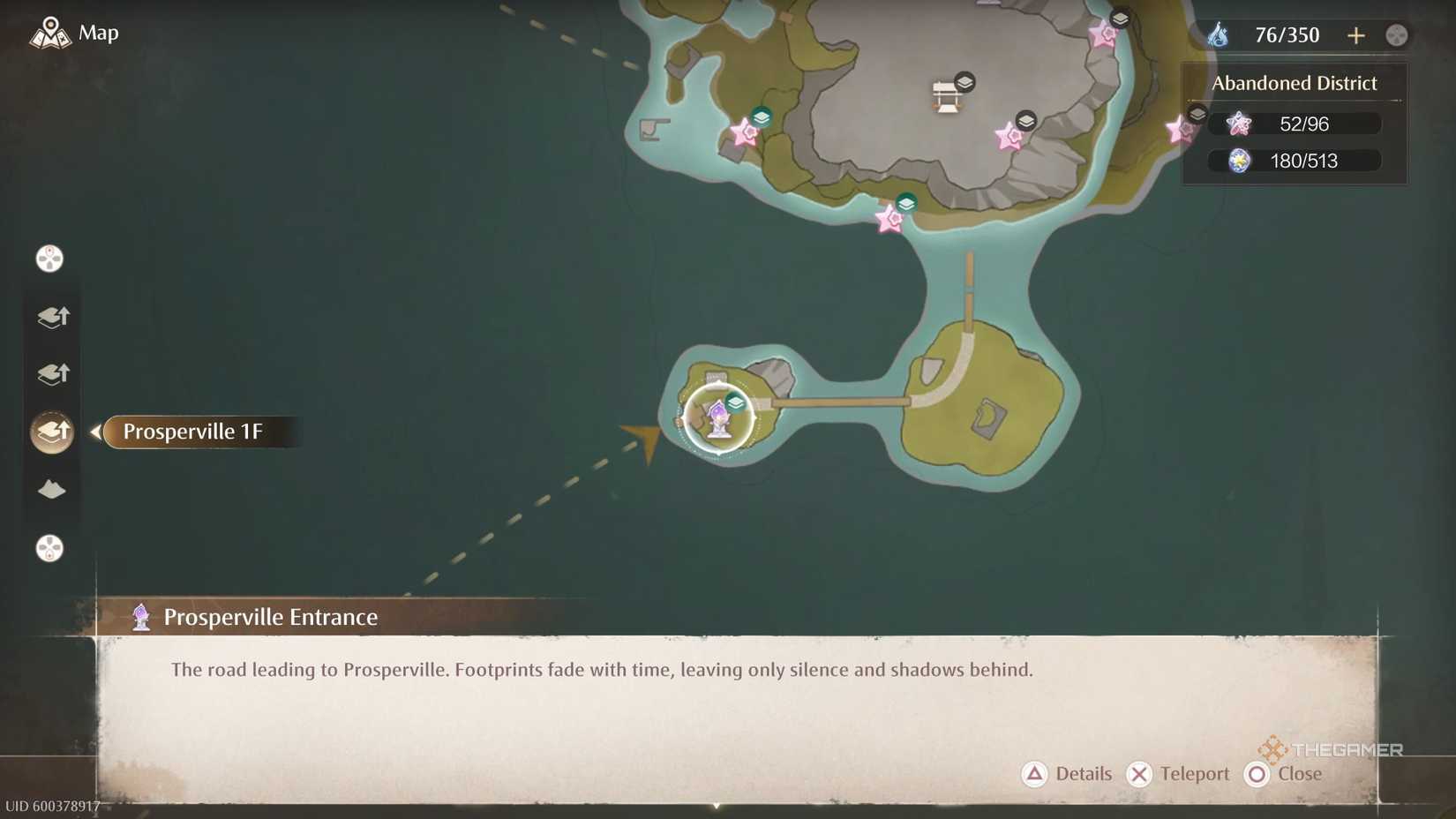Select the second floor layer icon

[52, 372]
